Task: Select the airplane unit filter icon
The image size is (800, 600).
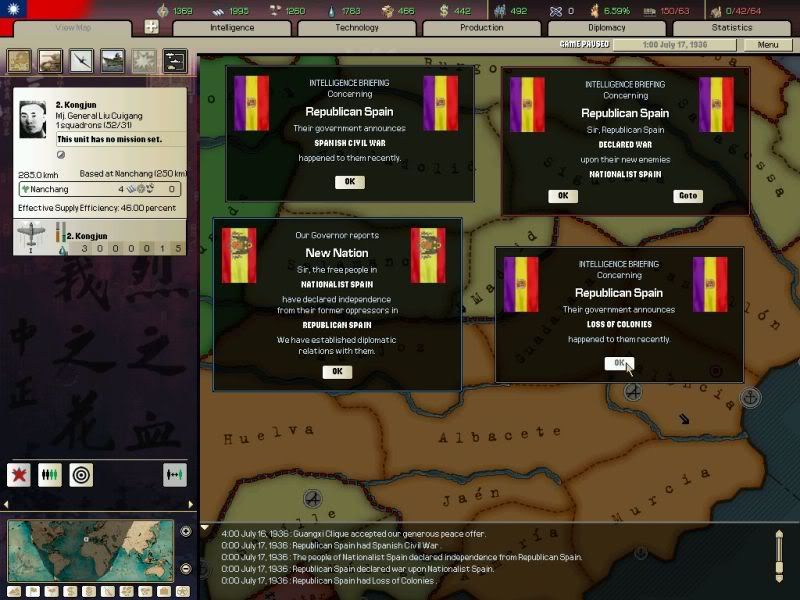Action: pyautogui.click(x=81, y=61)
